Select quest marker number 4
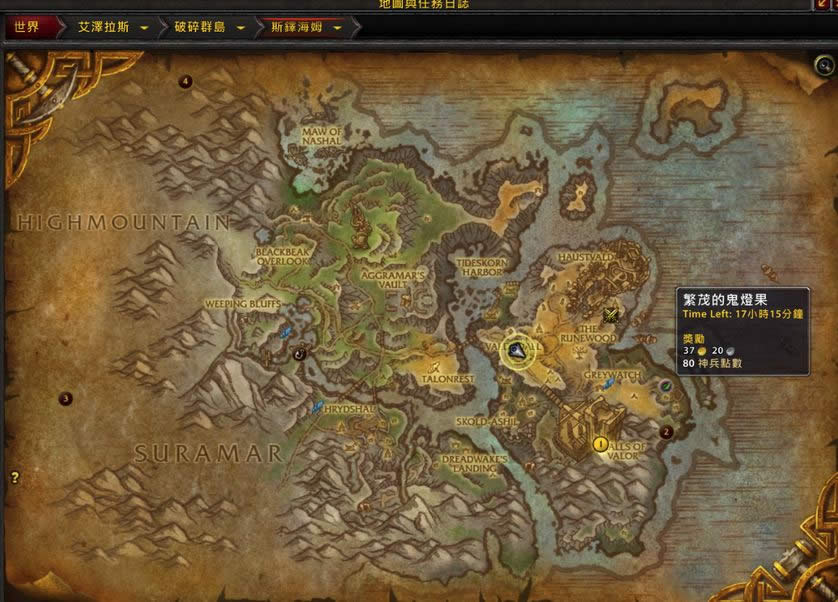The image size is (838, 602). (185, 82)
